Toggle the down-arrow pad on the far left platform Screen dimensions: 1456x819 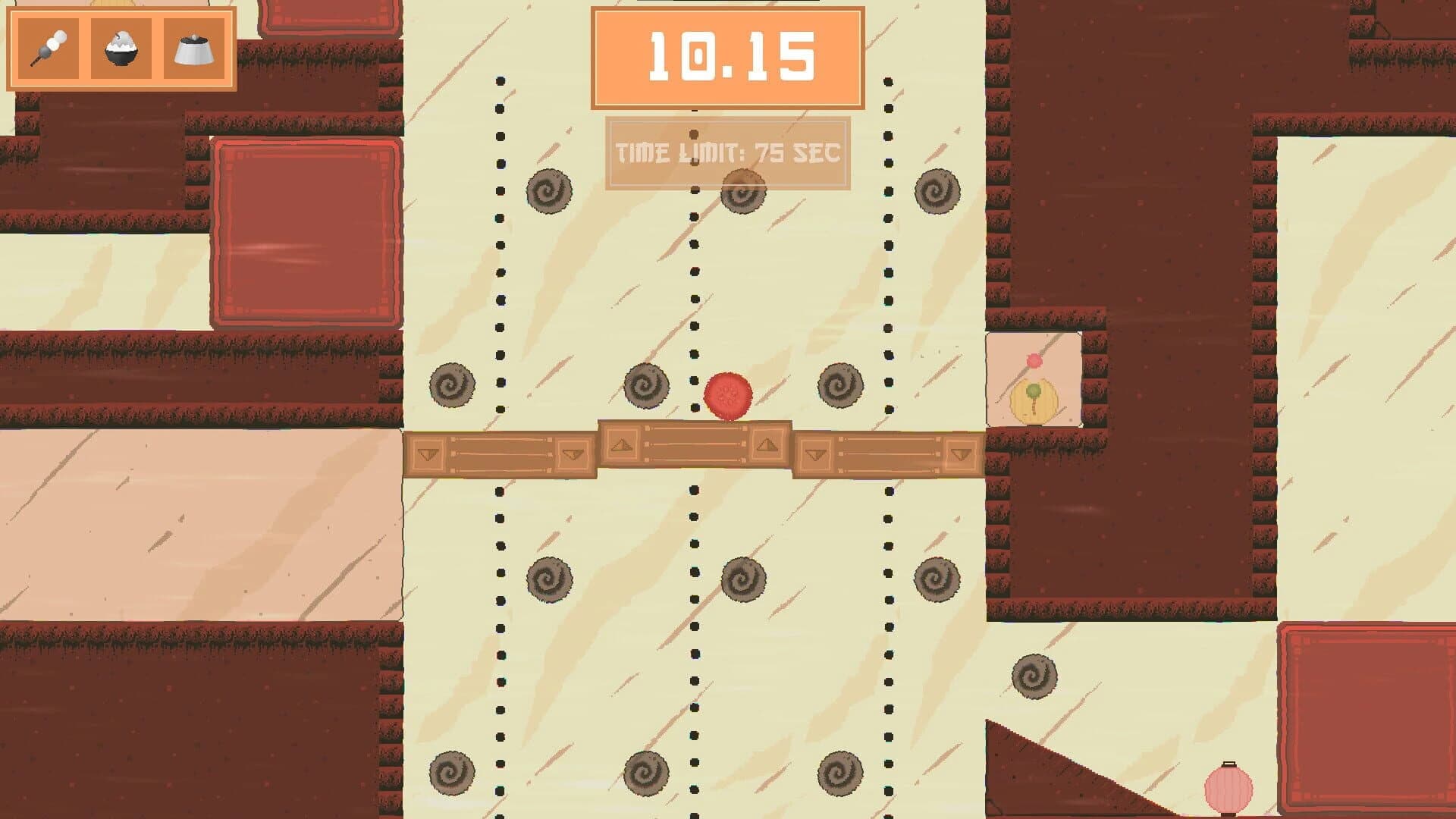[x=429, y=453]
